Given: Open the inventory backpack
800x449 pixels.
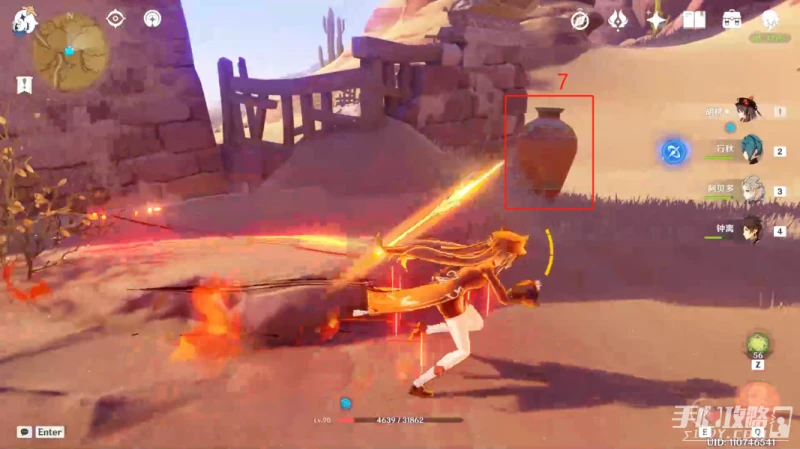Looking at the screenshot, I should point(732,20).
